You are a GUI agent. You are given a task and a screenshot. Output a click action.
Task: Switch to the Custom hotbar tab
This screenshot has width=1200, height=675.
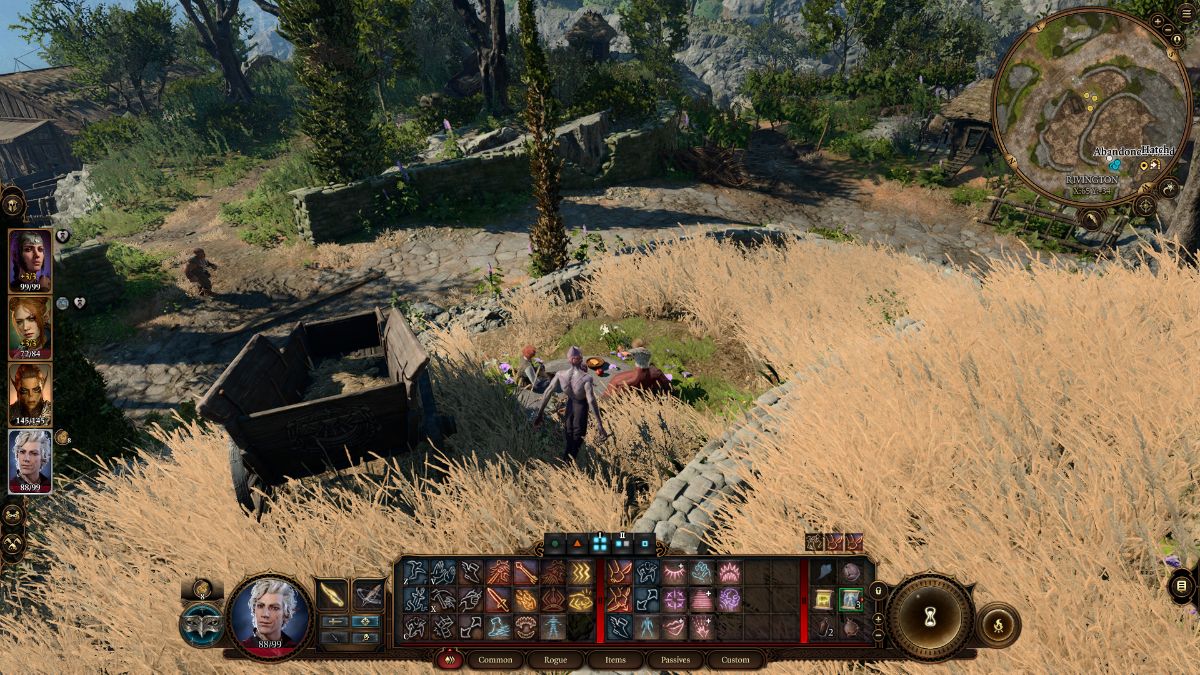pyautogui.click(x=735, y=660)
